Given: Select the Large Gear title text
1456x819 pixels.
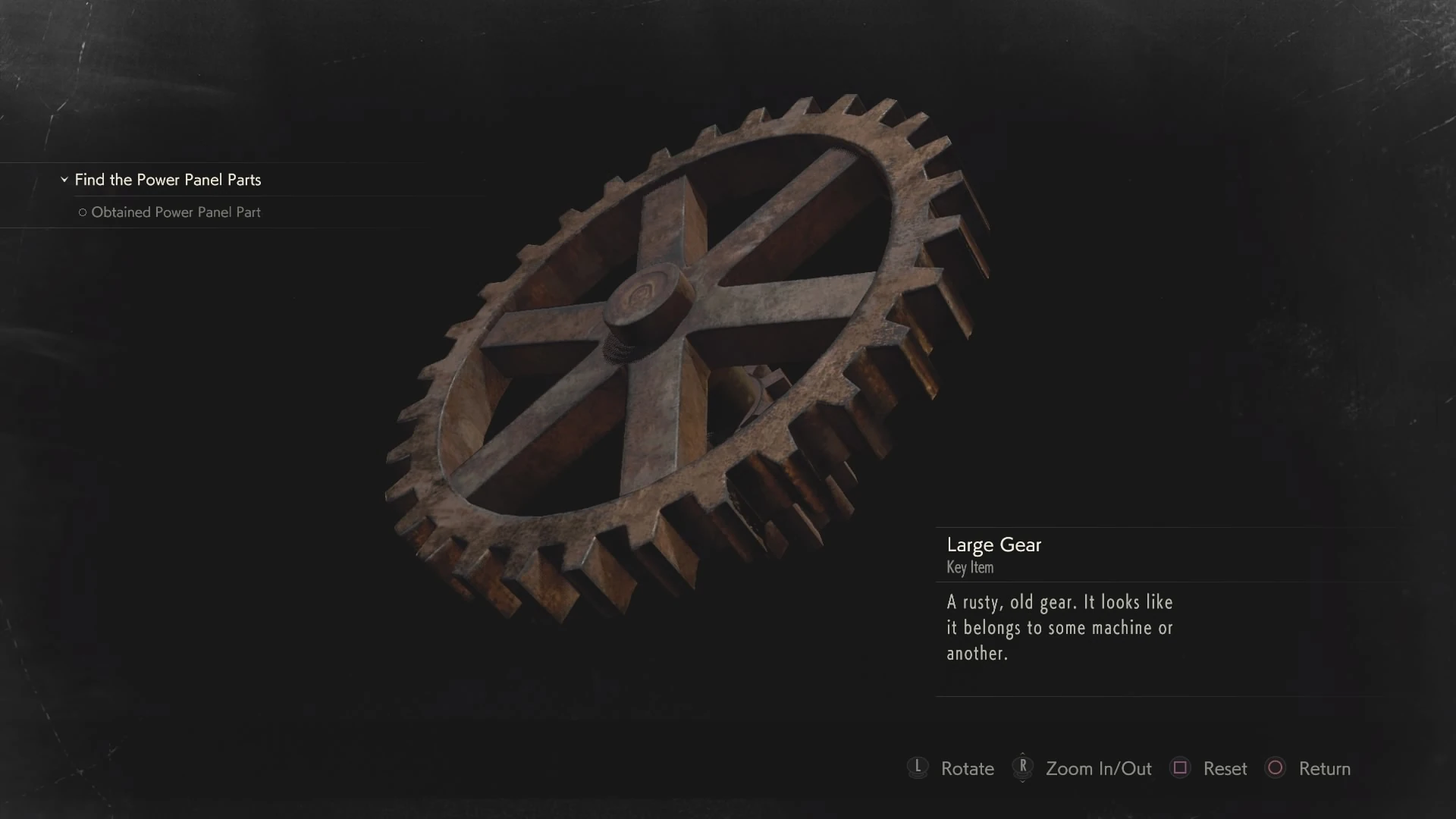Looking at the screenshot, I should click(x=993, y=544).
